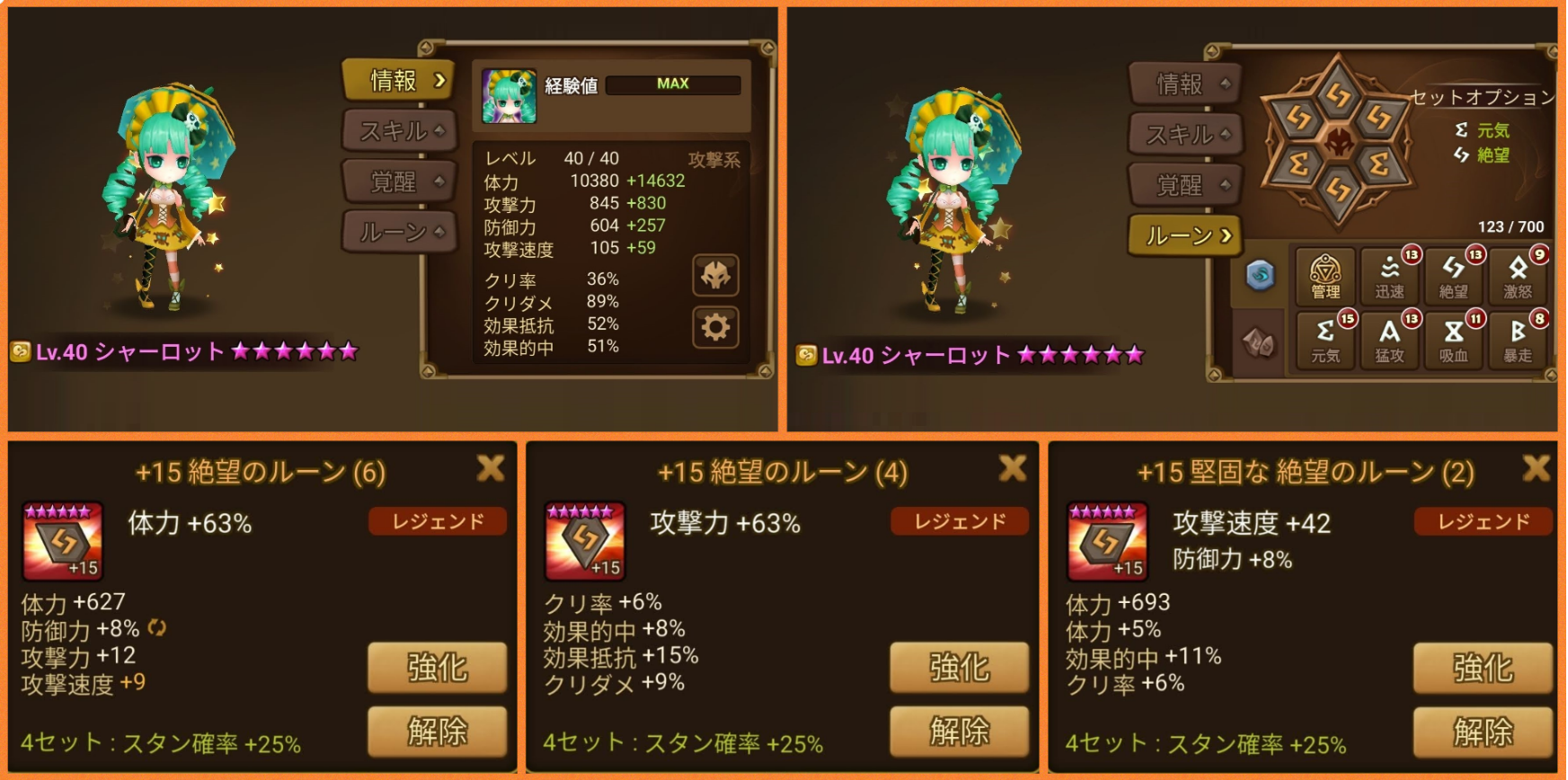1568x780 pixels.
Task: Open the 管理 rune management icon
Action: pyautogui.click(x=1325, y=279)
